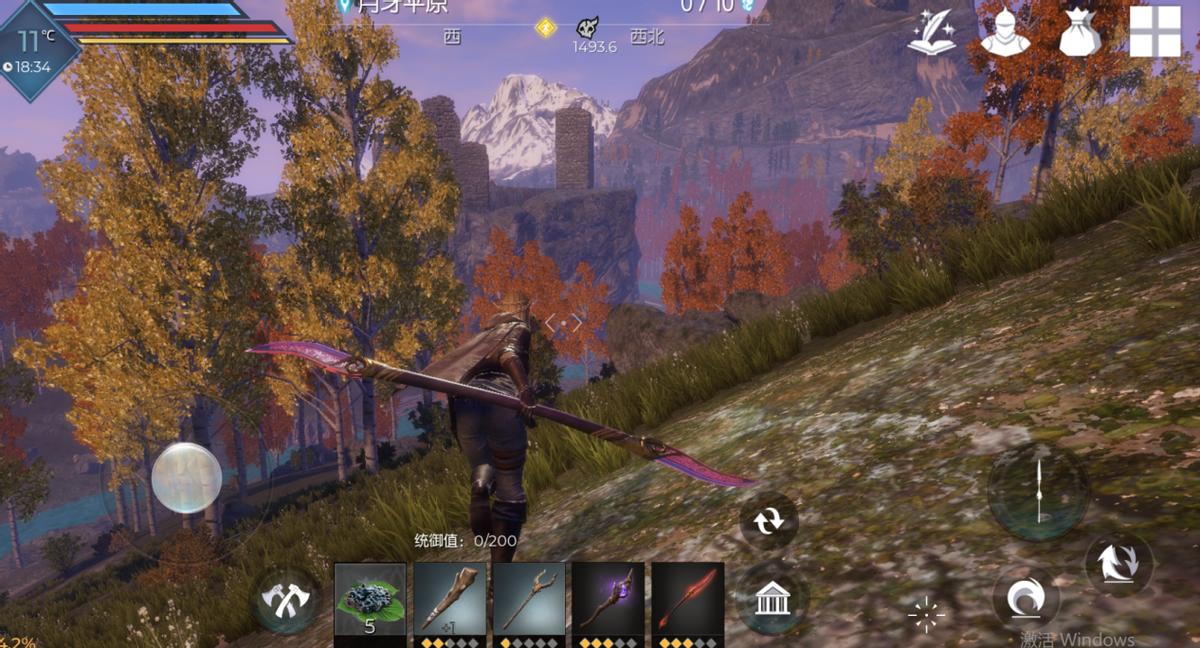
Task: Open the pillared building button
Action: tap(769, 600)
